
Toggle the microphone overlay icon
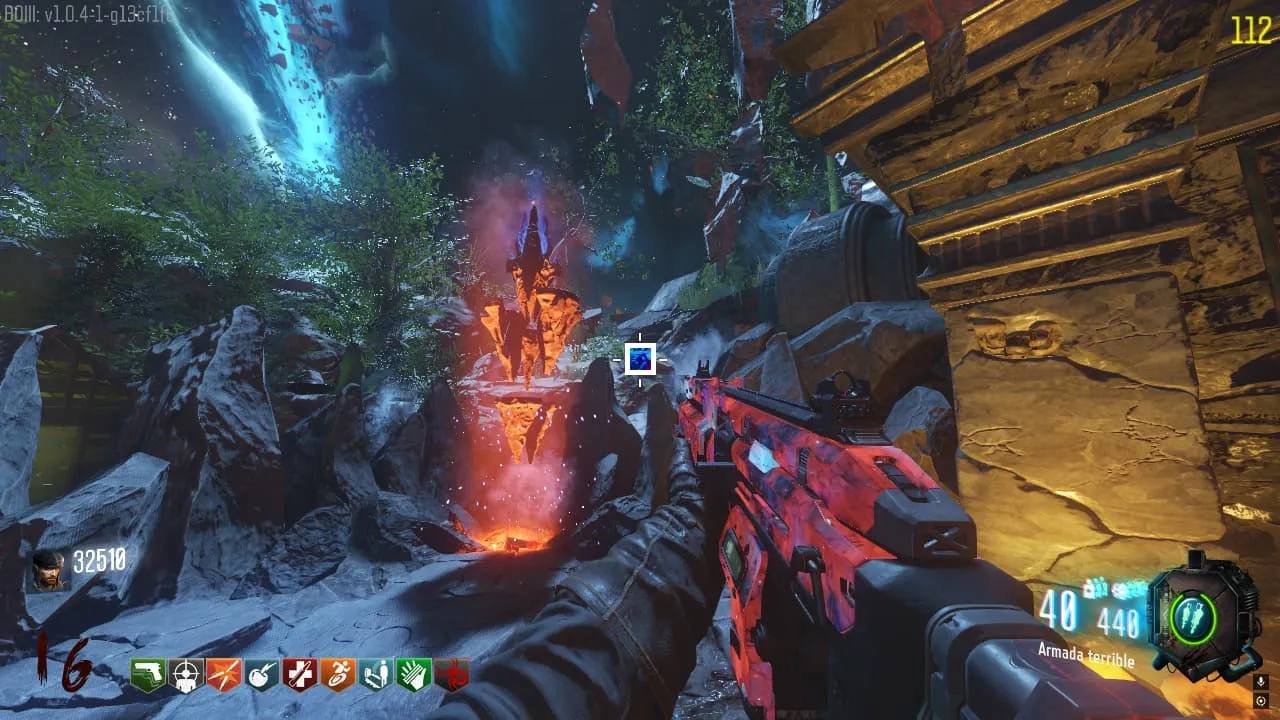[x=1261, y=681]
